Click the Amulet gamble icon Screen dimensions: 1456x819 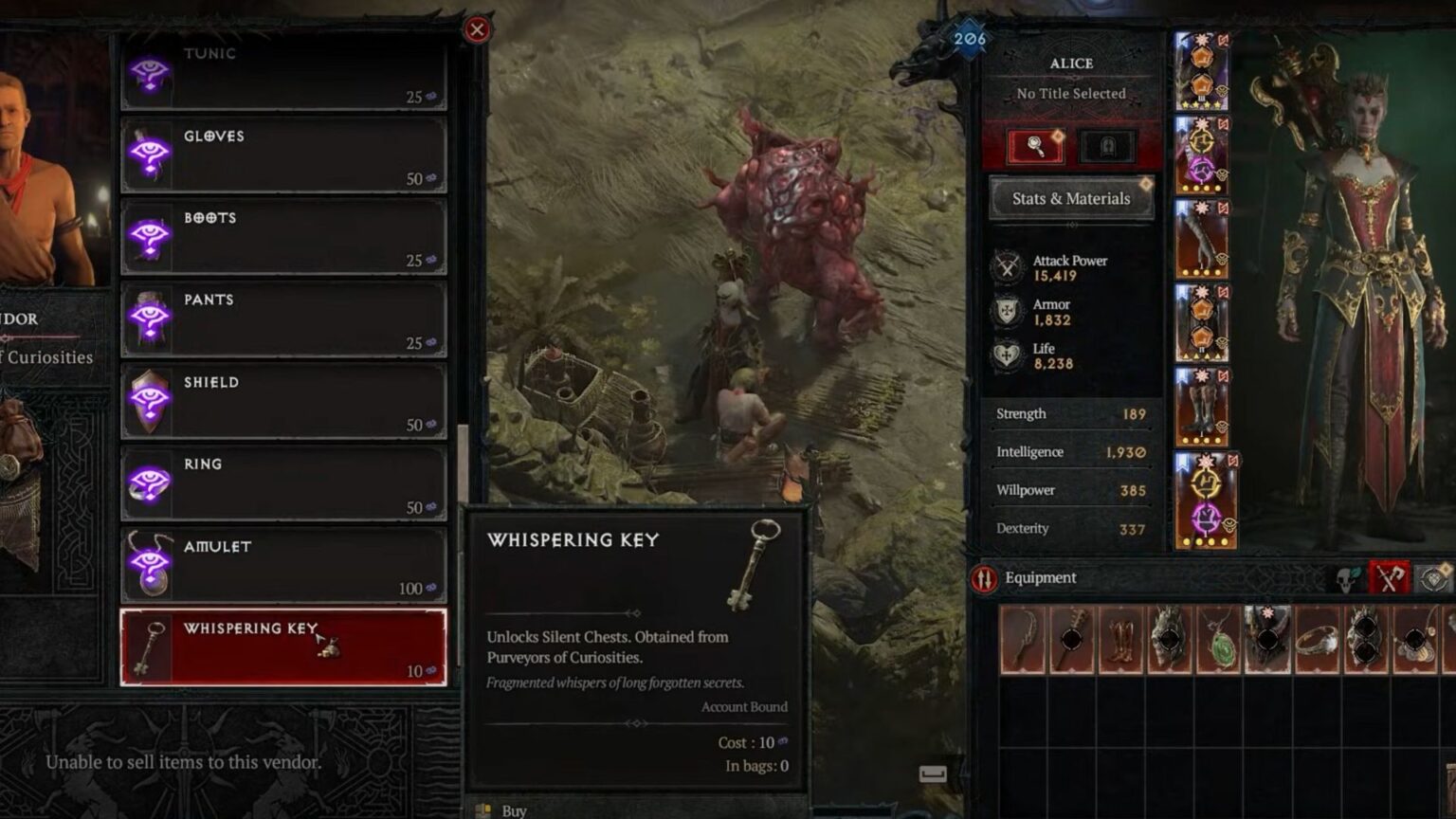click(x=150, y=565)
